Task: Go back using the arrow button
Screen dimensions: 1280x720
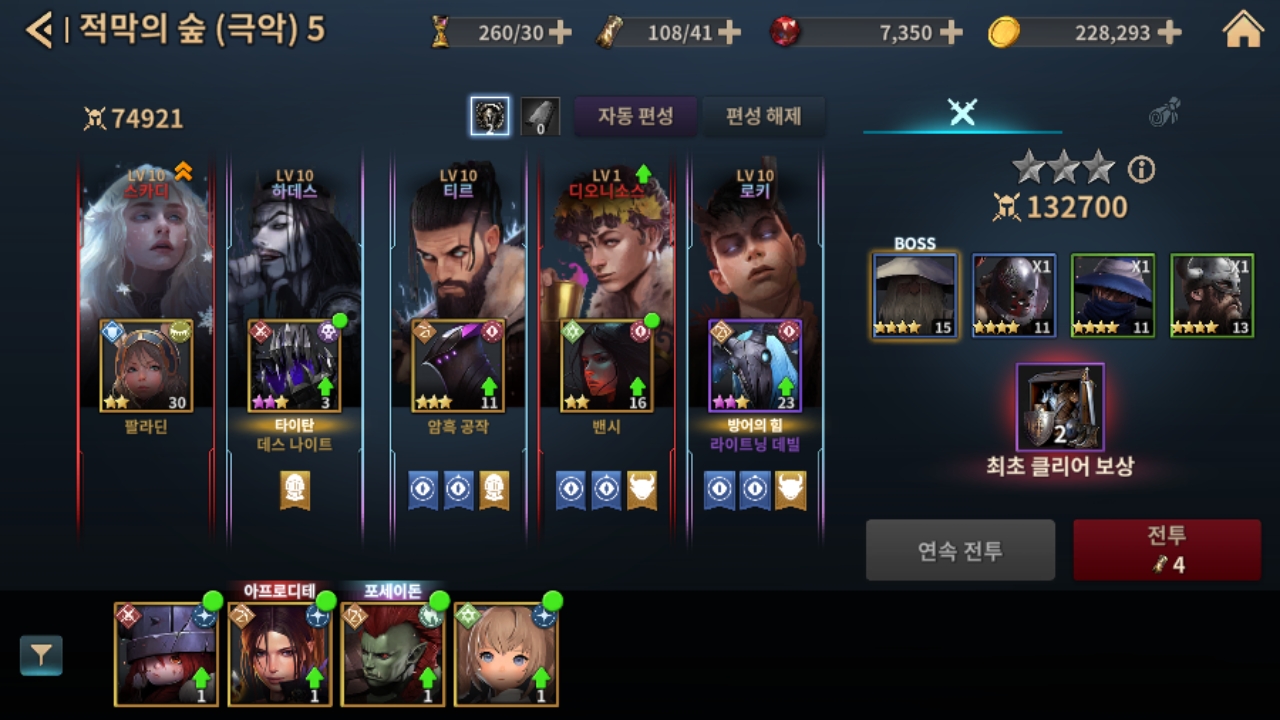Action: tap(38, 31)
